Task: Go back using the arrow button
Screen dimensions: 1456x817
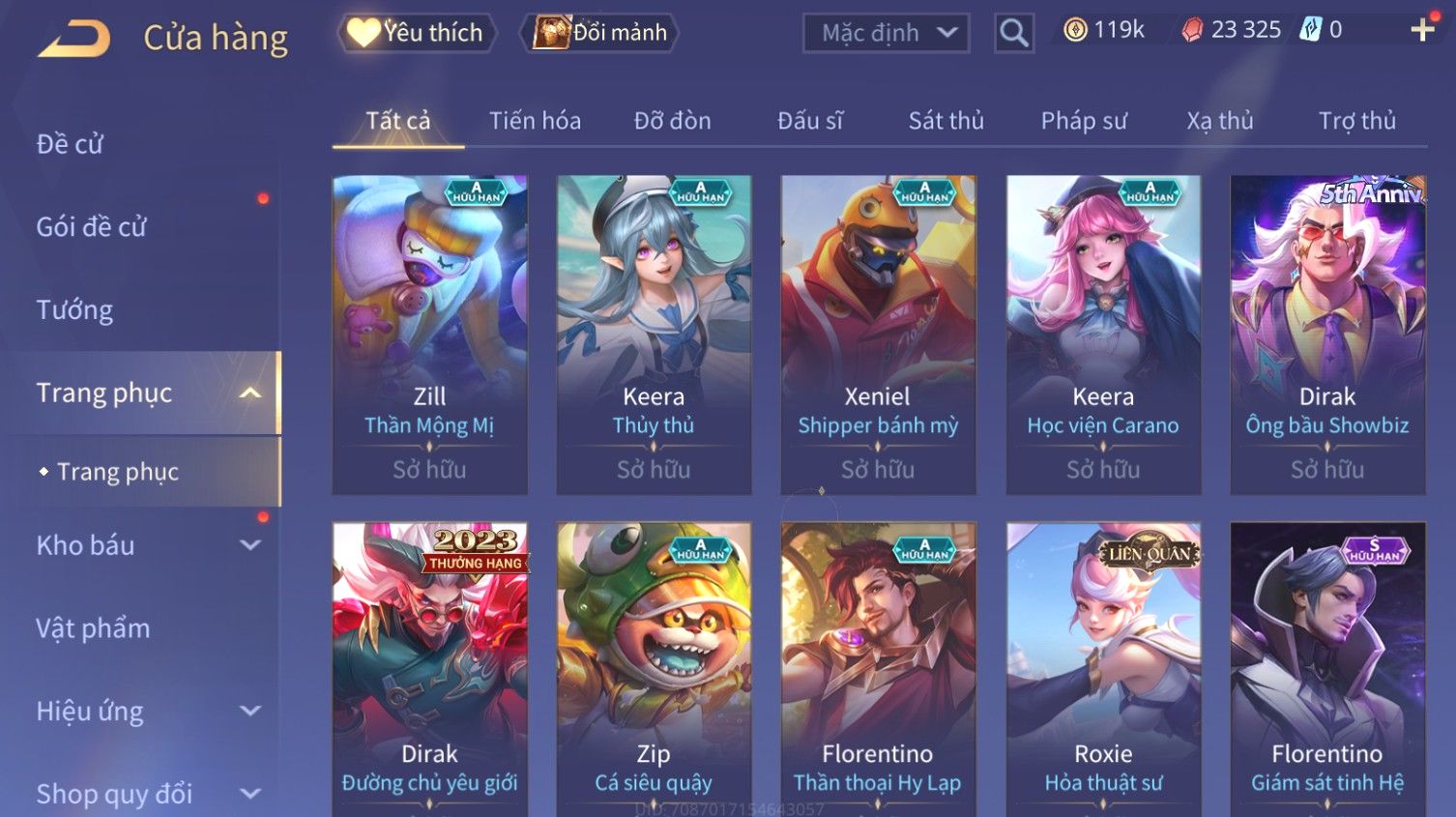Action: coord(73,39)
